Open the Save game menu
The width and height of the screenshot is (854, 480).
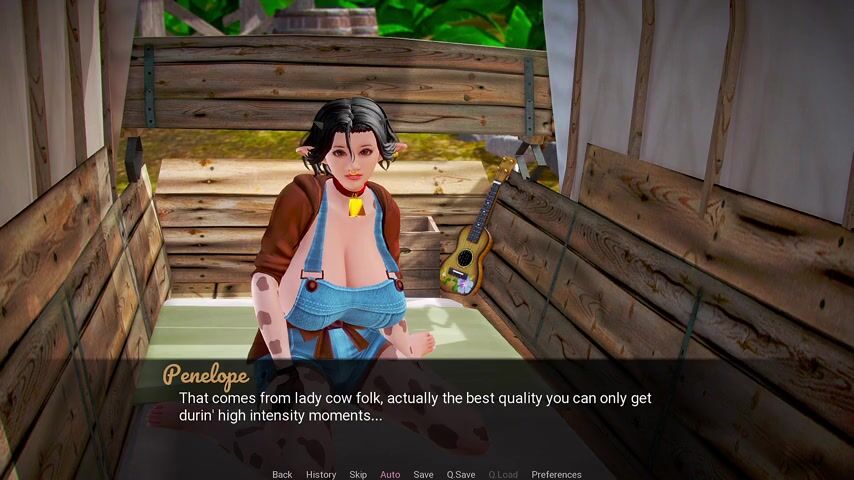(423, 475)
